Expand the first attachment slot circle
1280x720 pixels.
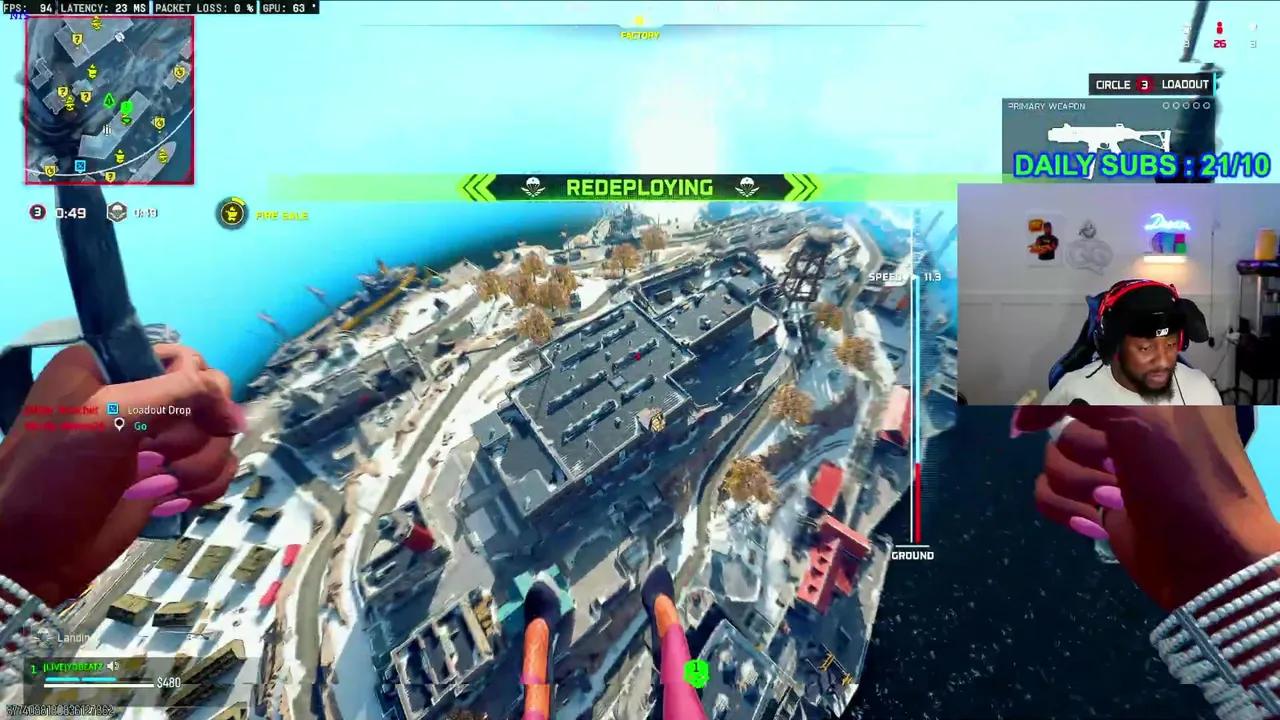(1165, 105)
